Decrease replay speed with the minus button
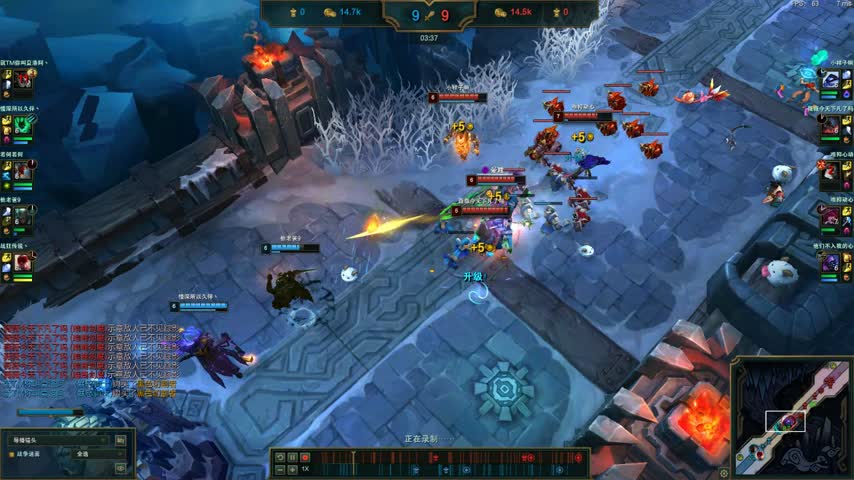854x480 pixels. tap(279, 469)
